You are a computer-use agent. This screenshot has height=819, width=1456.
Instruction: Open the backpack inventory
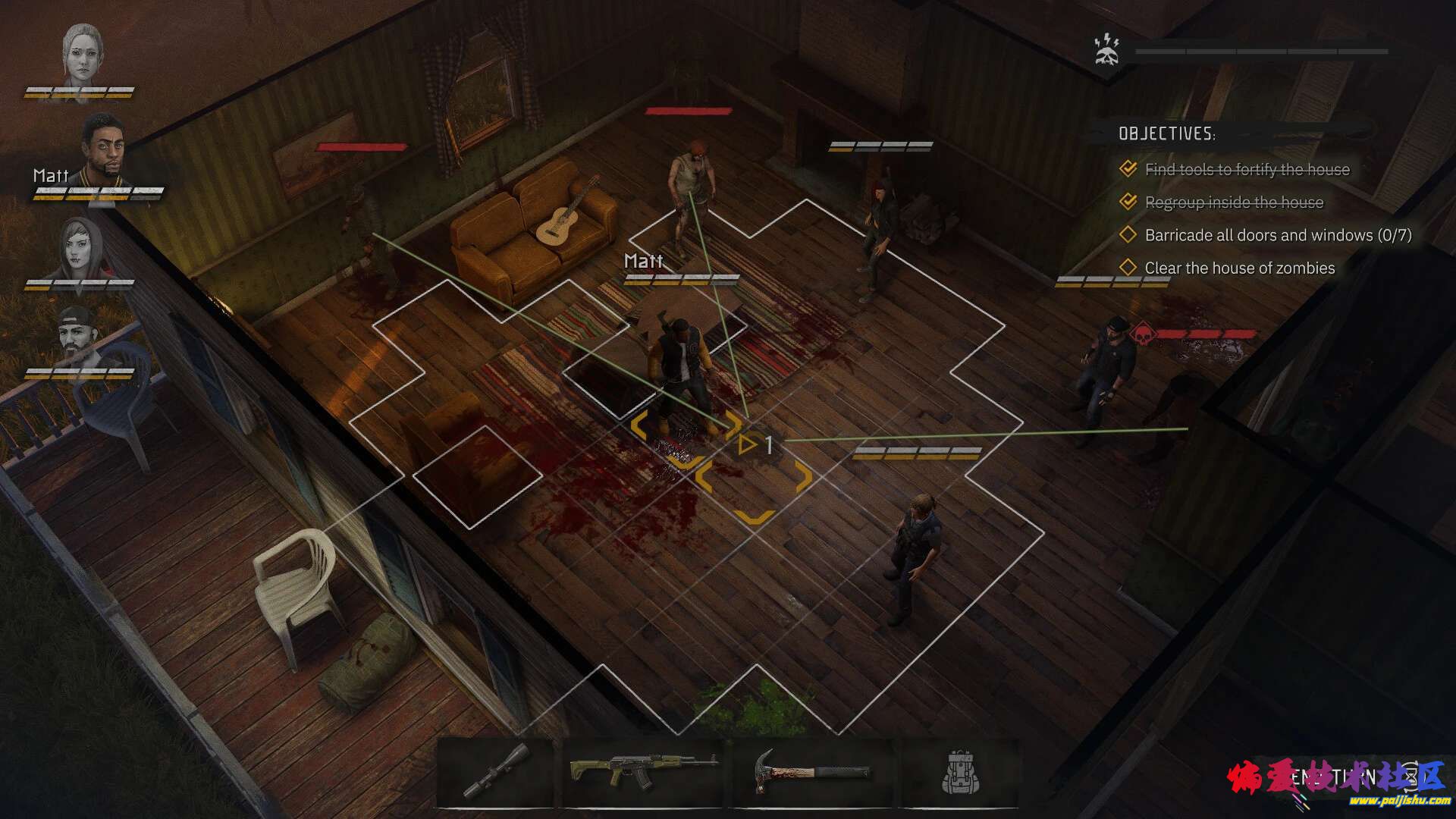click(961, 772)
